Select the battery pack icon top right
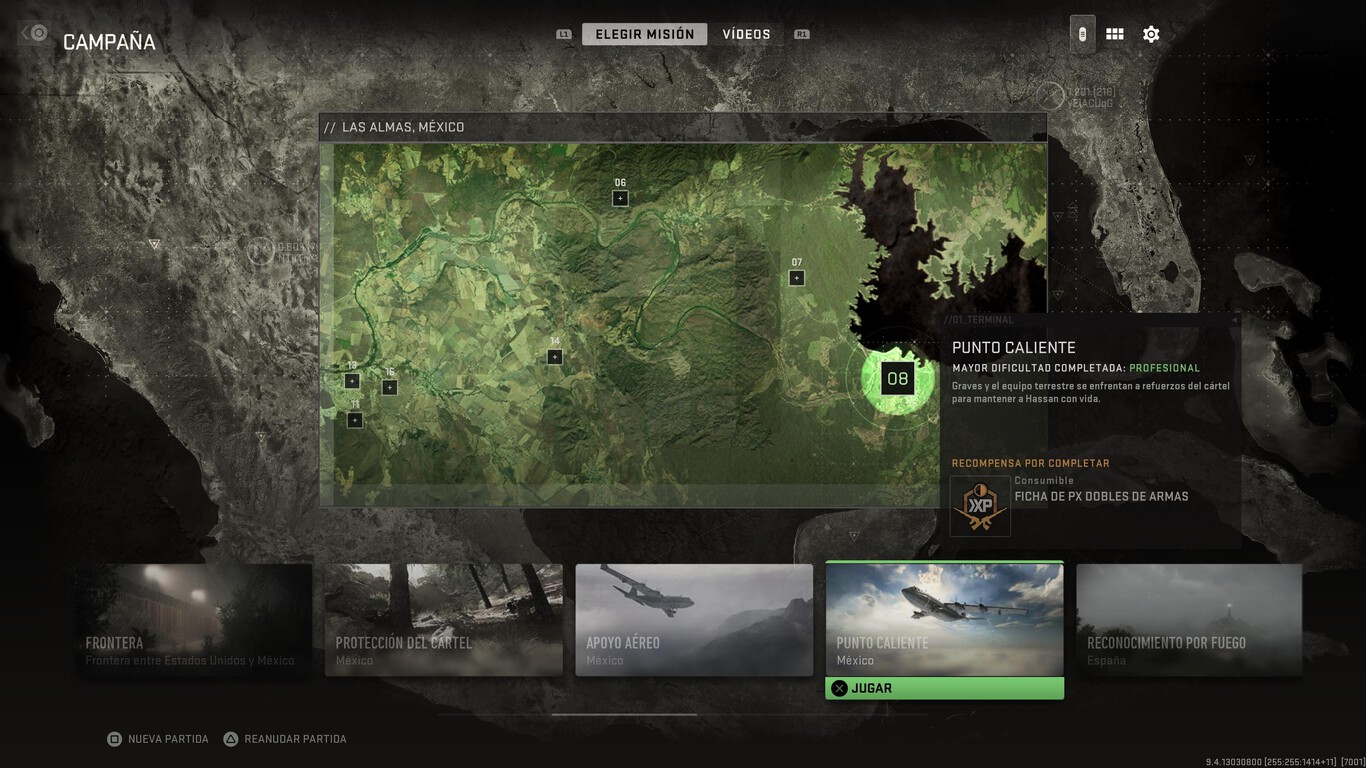The width and height of the screenshot is (1366, 768). point(1080,33)
